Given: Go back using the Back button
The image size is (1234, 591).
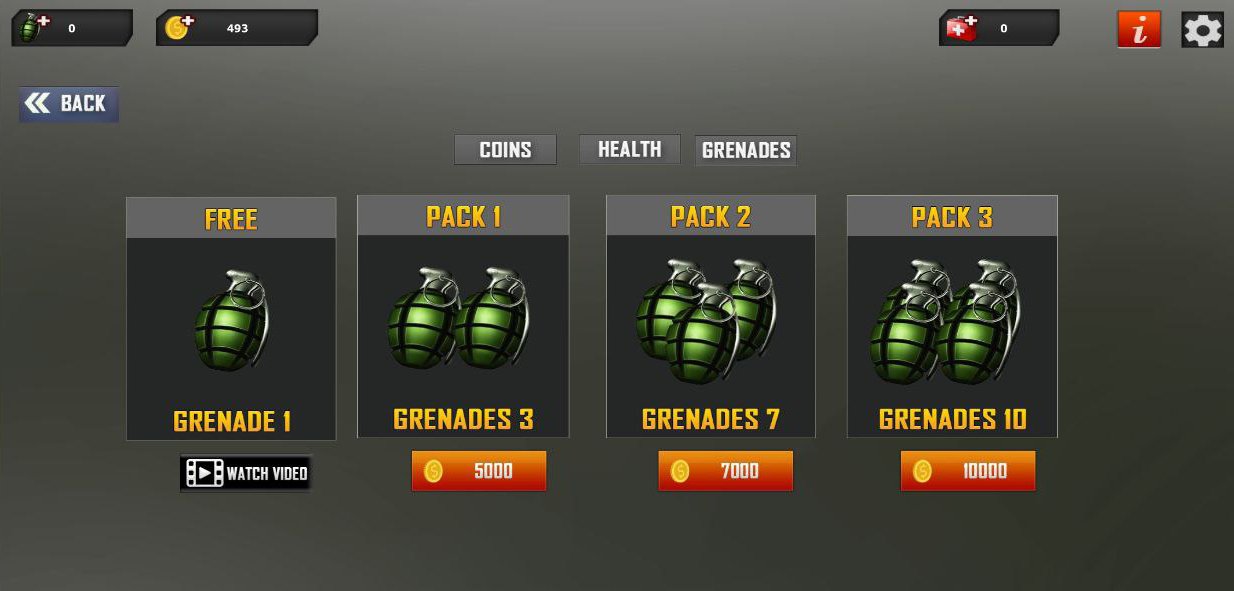Looking at the screenshot, I should [69, 104].
